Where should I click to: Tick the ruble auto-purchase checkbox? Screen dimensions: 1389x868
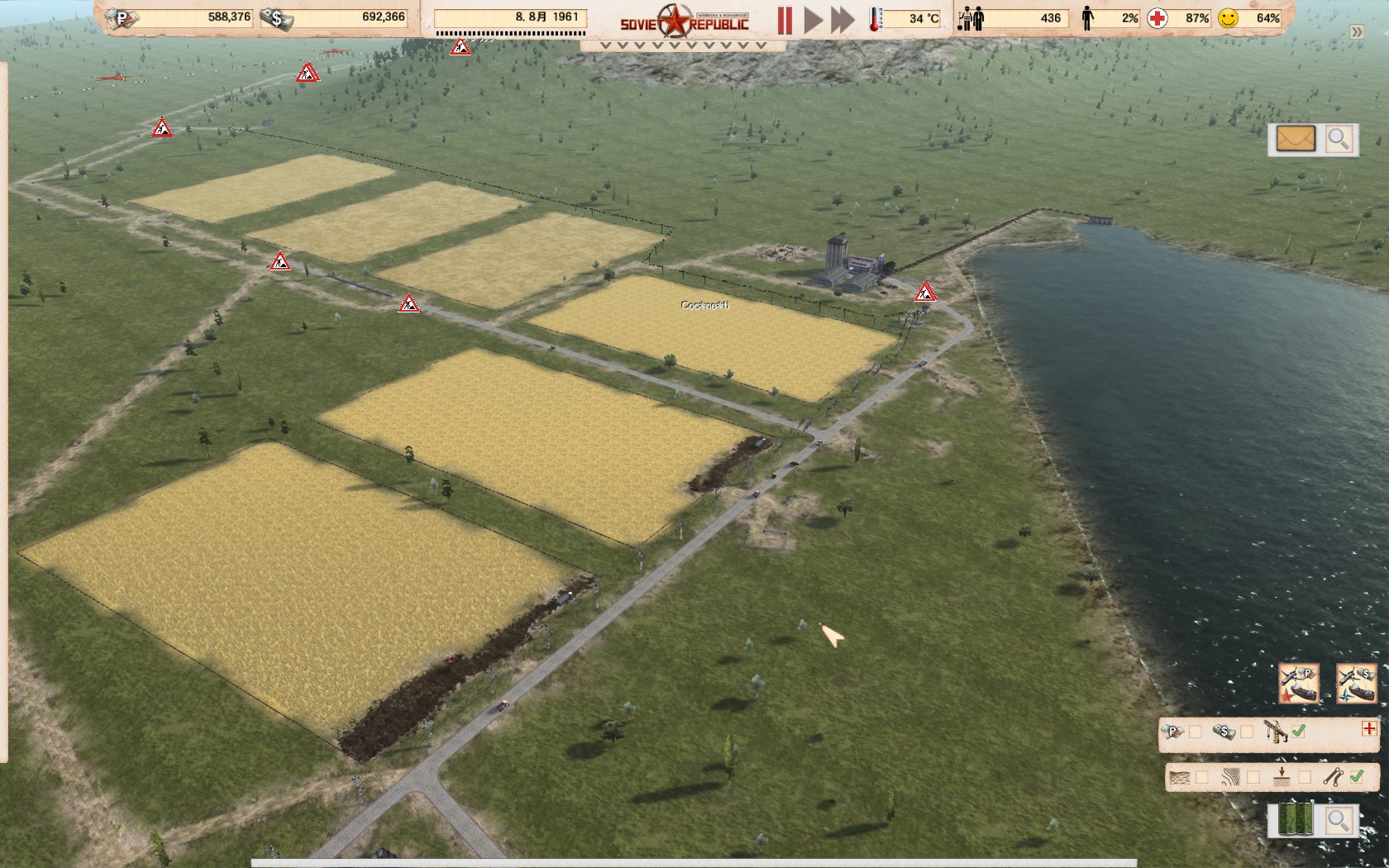tap(1196, 732)
